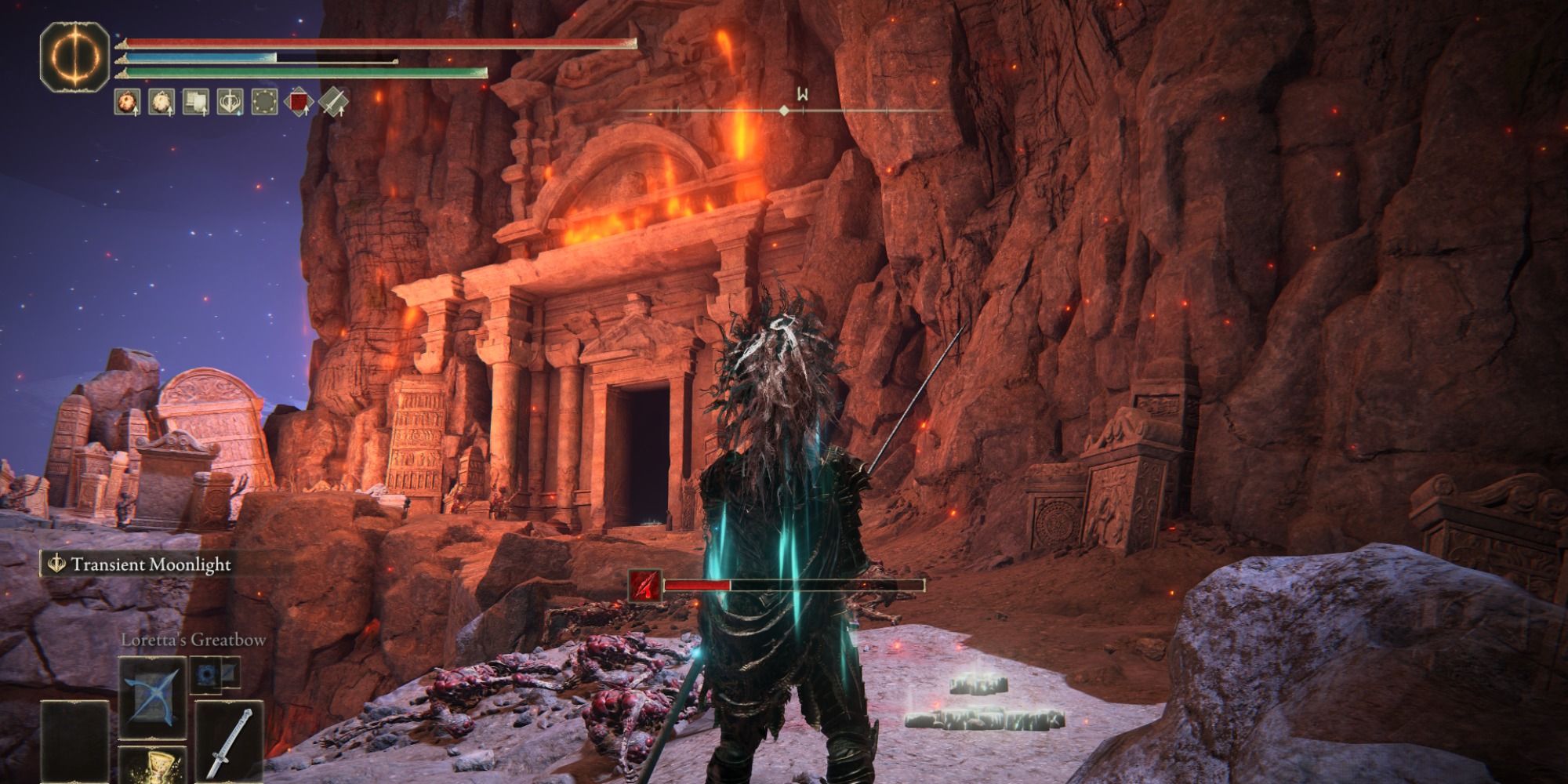Image resolution: width=1568 pixels, height=784 pixels.
Task: Select the sword attack-up buff icon
Action: click(x=332, y=102)
